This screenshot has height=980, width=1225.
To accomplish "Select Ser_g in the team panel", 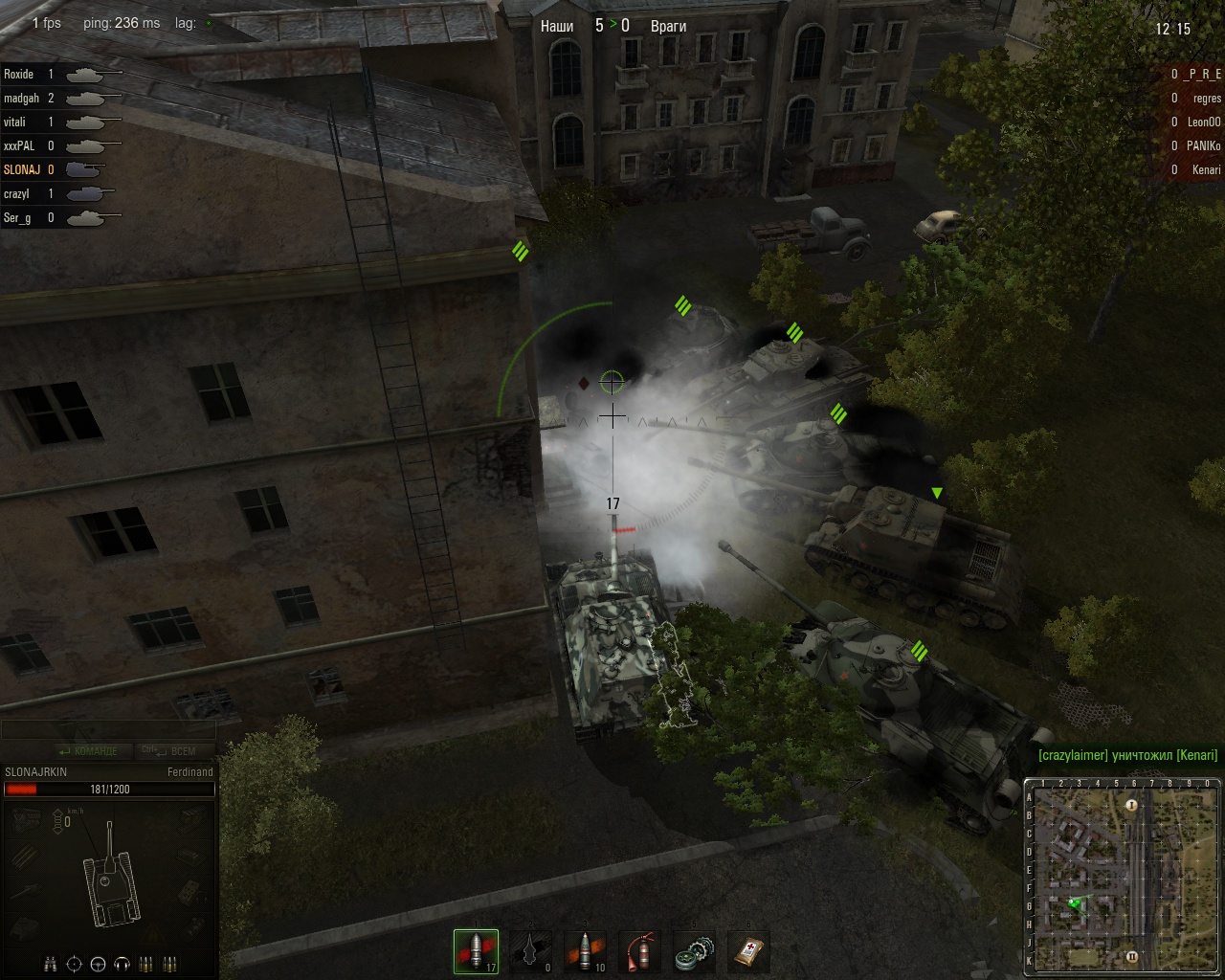I will [17, 217].
